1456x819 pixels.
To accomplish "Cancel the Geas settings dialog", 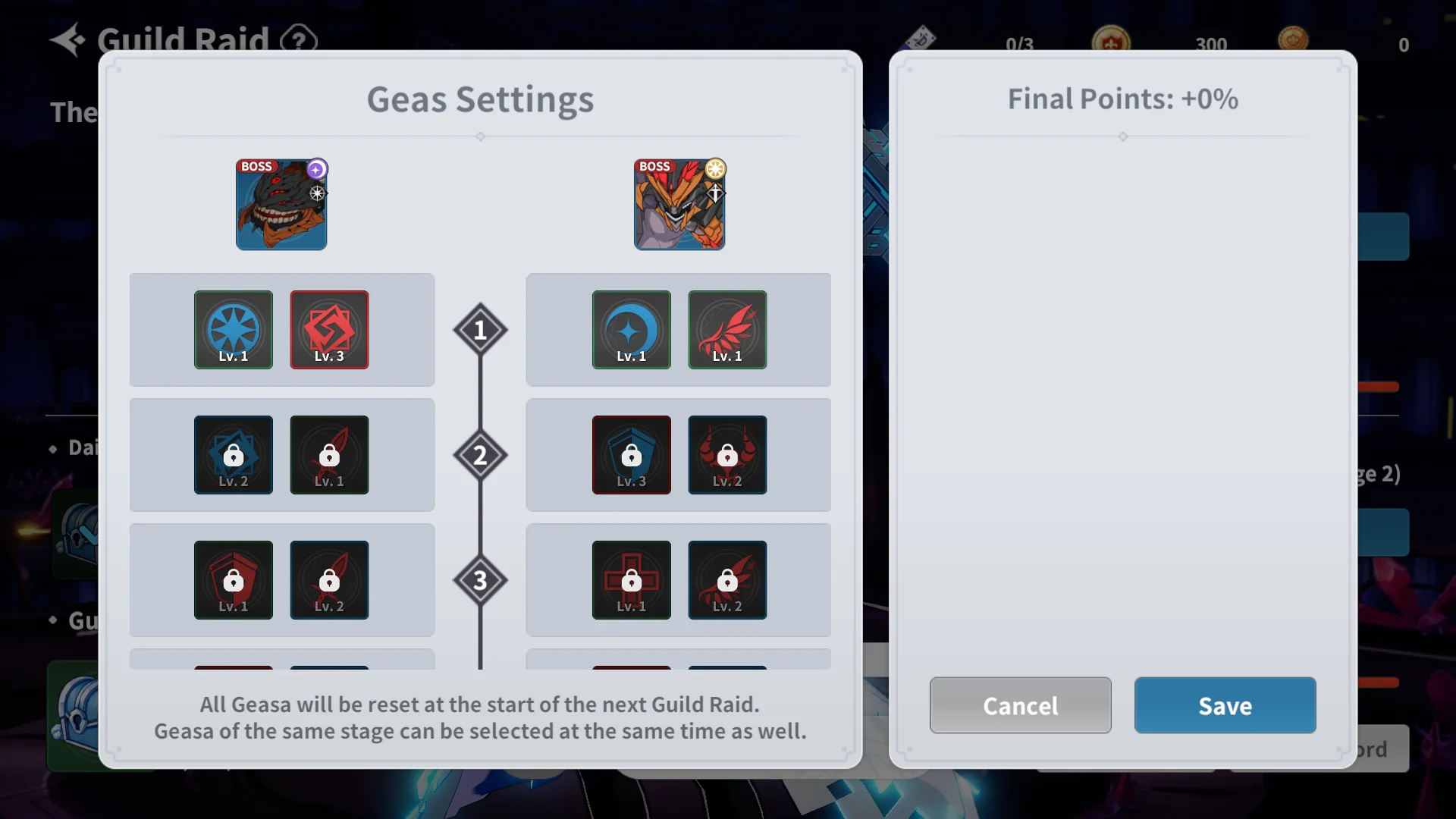I will [x=1020, y=705].
